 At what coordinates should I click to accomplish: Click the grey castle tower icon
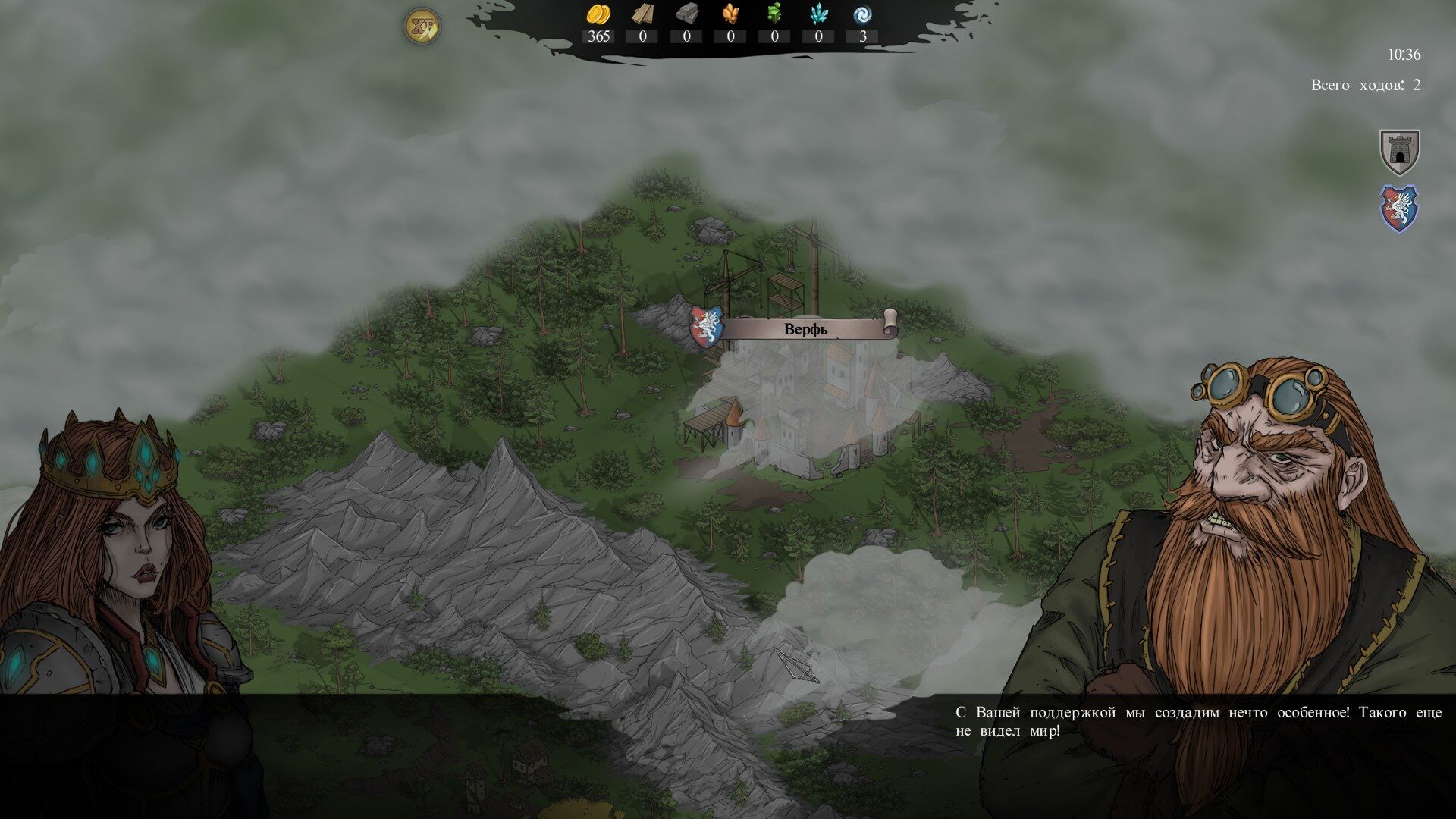pyautogui.click(x=1399, y=152)
